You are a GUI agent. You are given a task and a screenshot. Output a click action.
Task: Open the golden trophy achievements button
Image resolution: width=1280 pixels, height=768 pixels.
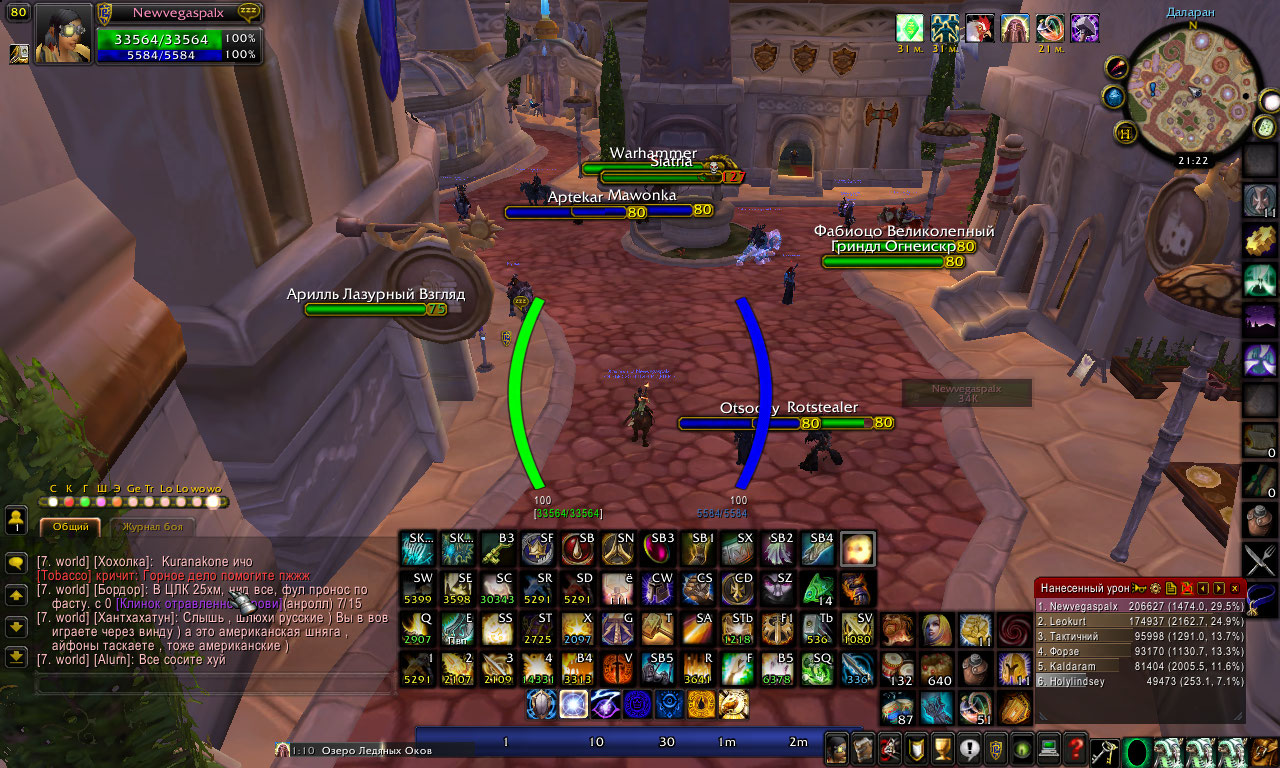pyautogui.click(x=941, y=747)
